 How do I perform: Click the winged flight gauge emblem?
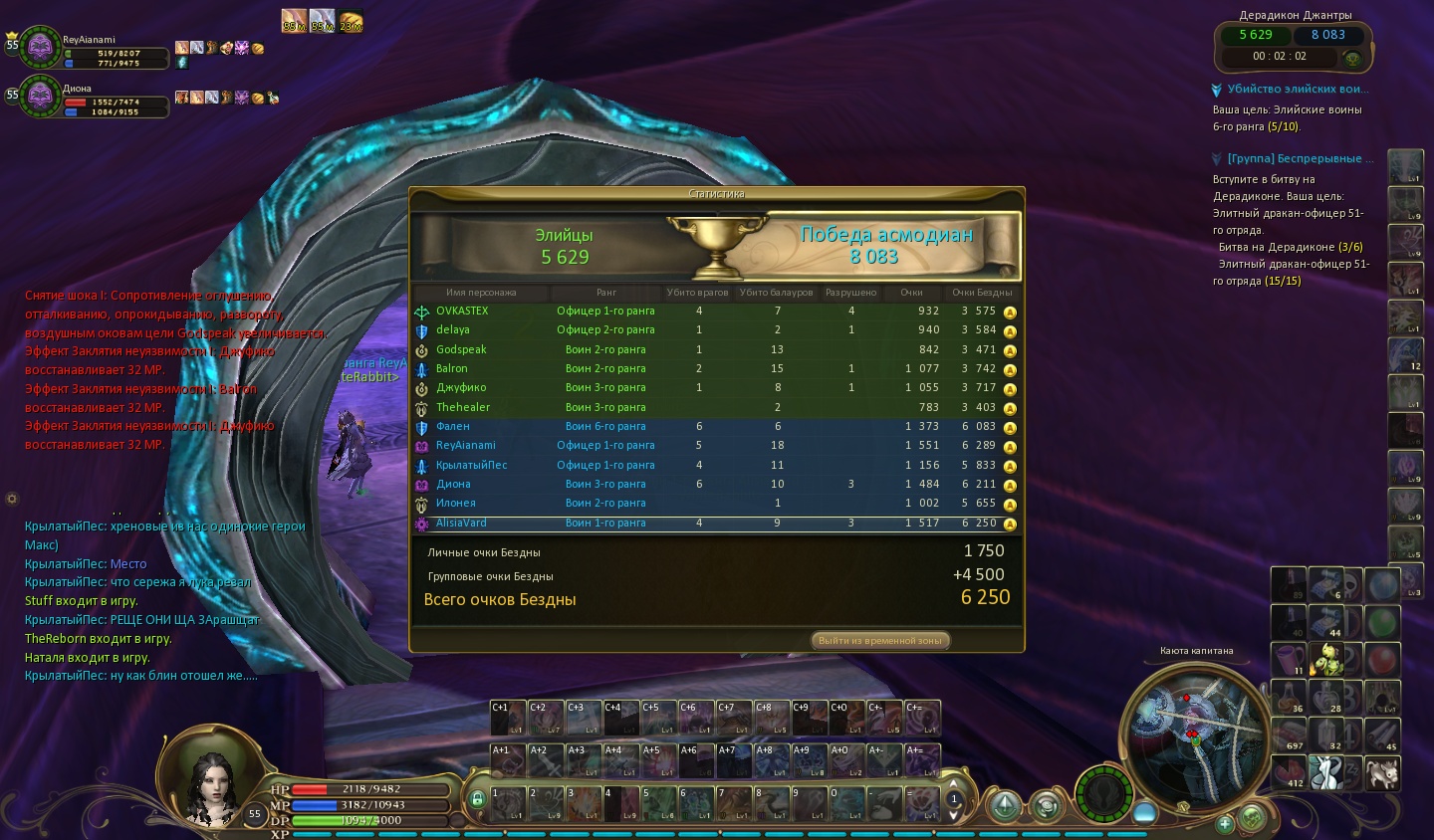tap(1103, 794)
